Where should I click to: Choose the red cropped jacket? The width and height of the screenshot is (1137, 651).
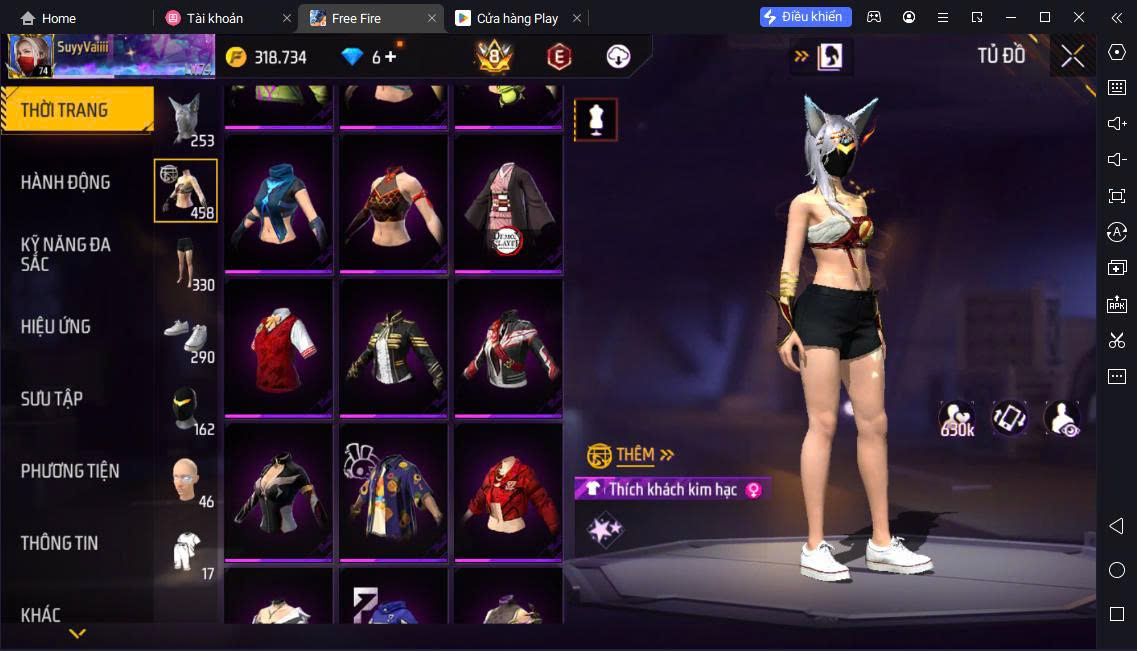click(508, 492)
